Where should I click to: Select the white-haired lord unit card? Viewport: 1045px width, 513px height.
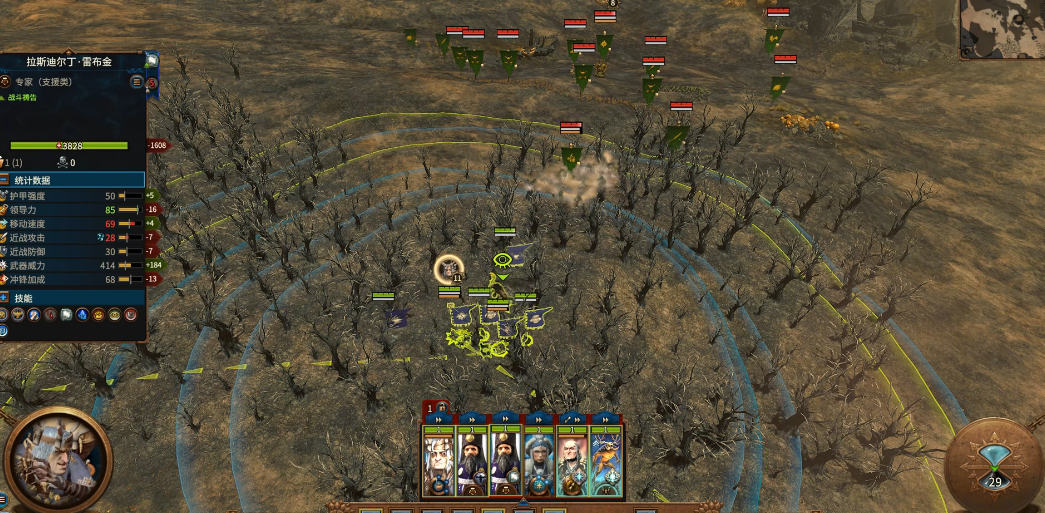tap(440, 462)
